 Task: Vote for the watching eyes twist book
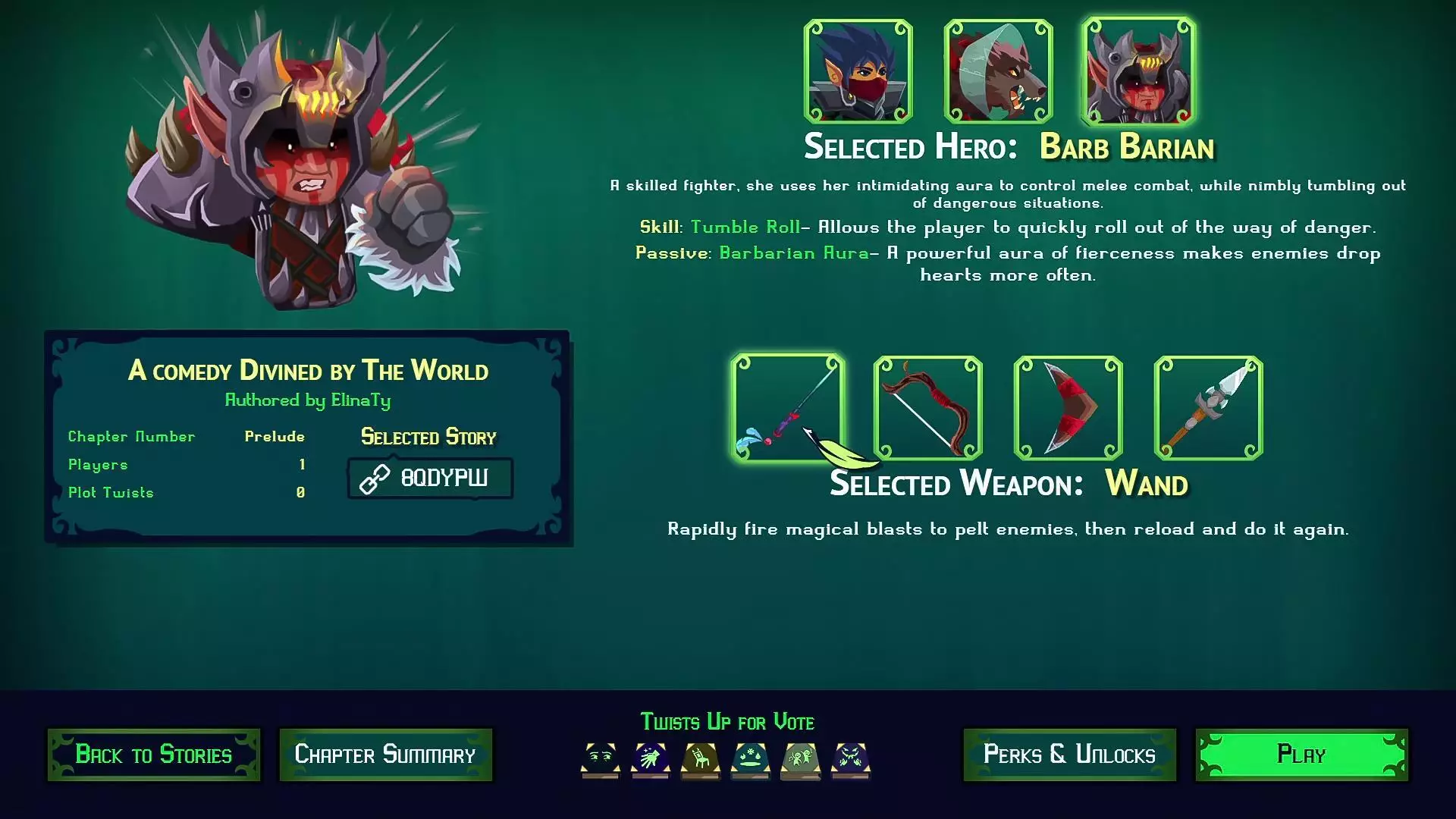tap(600, 759)
